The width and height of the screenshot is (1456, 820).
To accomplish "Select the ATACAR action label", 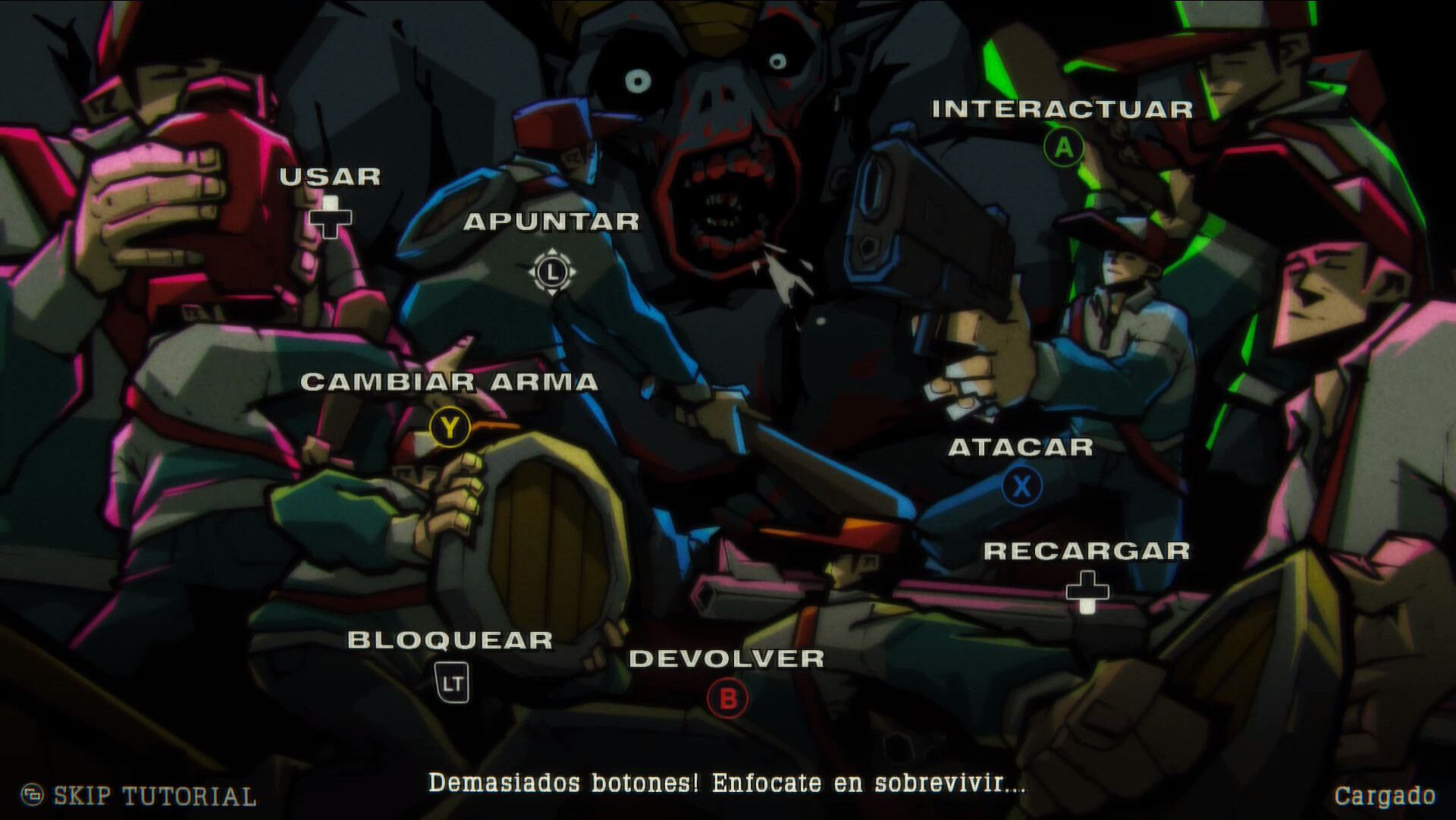I will [x=1022, y=448].
